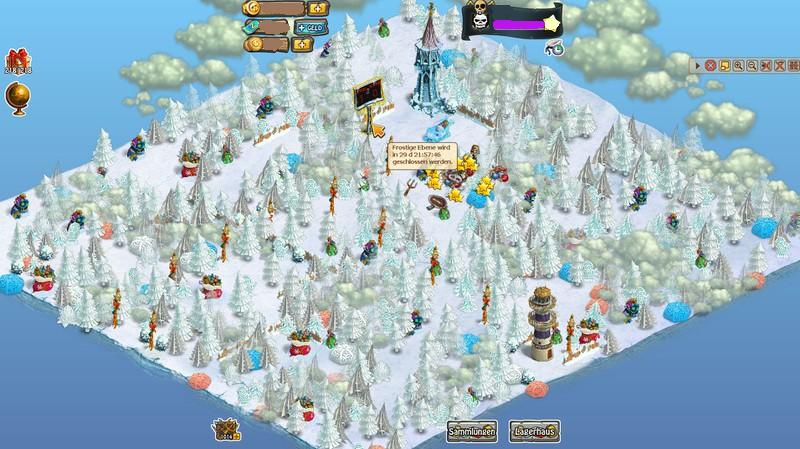
Task: Click the skull and crossbones emblem
Action: click(x=480, y=18)
